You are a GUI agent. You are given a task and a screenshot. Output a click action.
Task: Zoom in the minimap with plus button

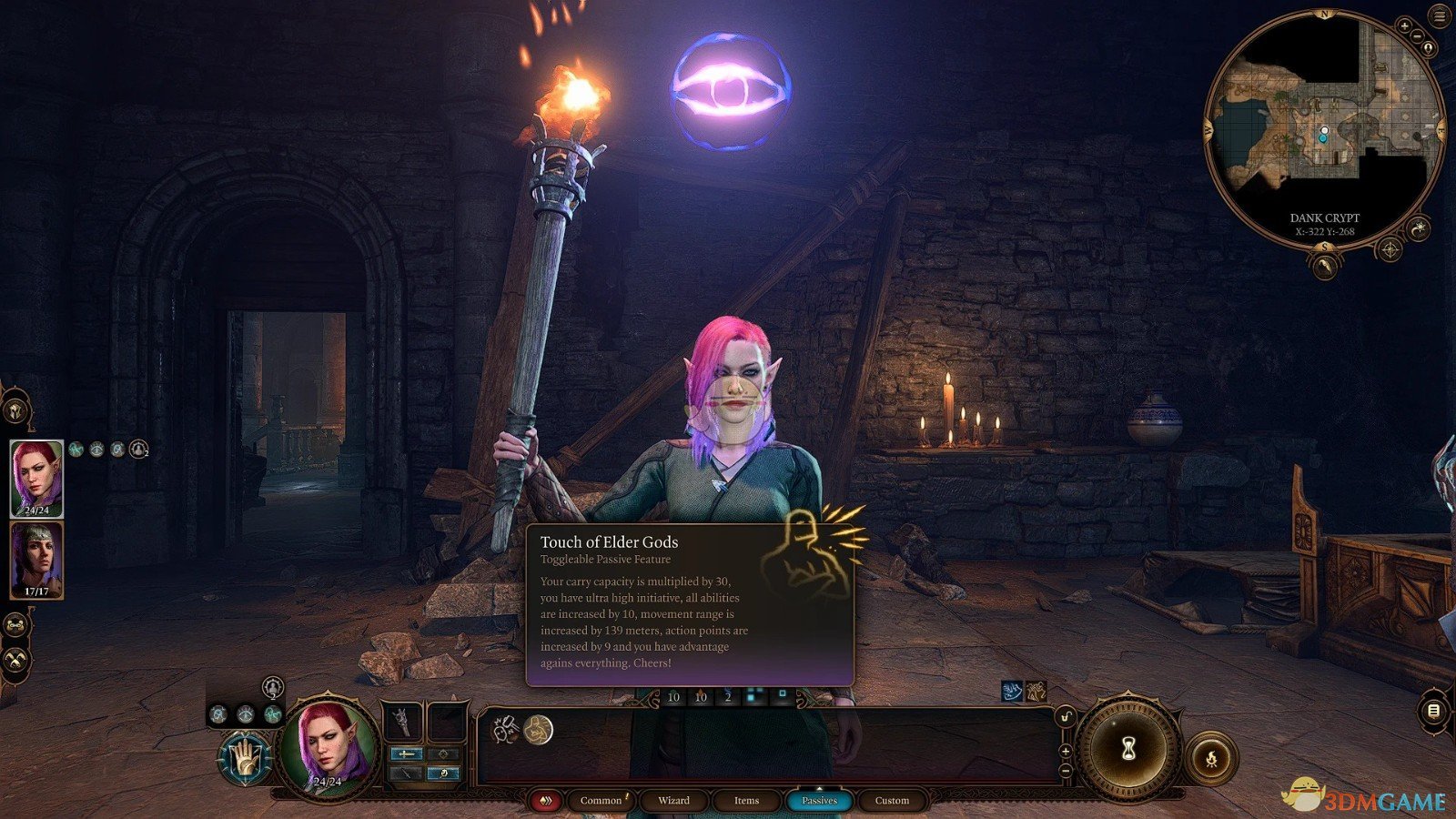pos(1404,26)
